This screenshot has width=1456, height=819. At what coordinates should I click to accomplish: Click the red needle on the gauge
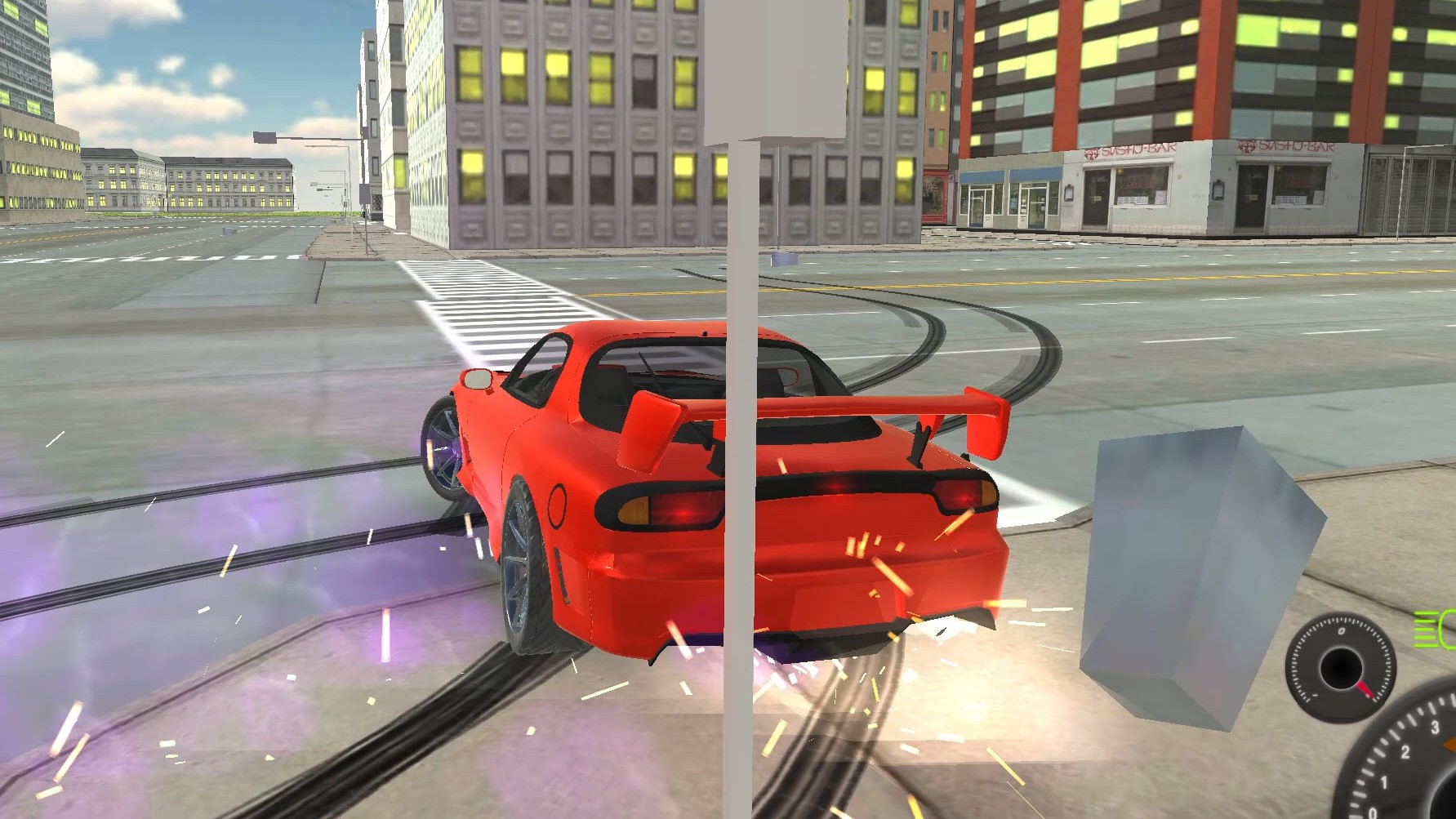tap(1366, 692)
